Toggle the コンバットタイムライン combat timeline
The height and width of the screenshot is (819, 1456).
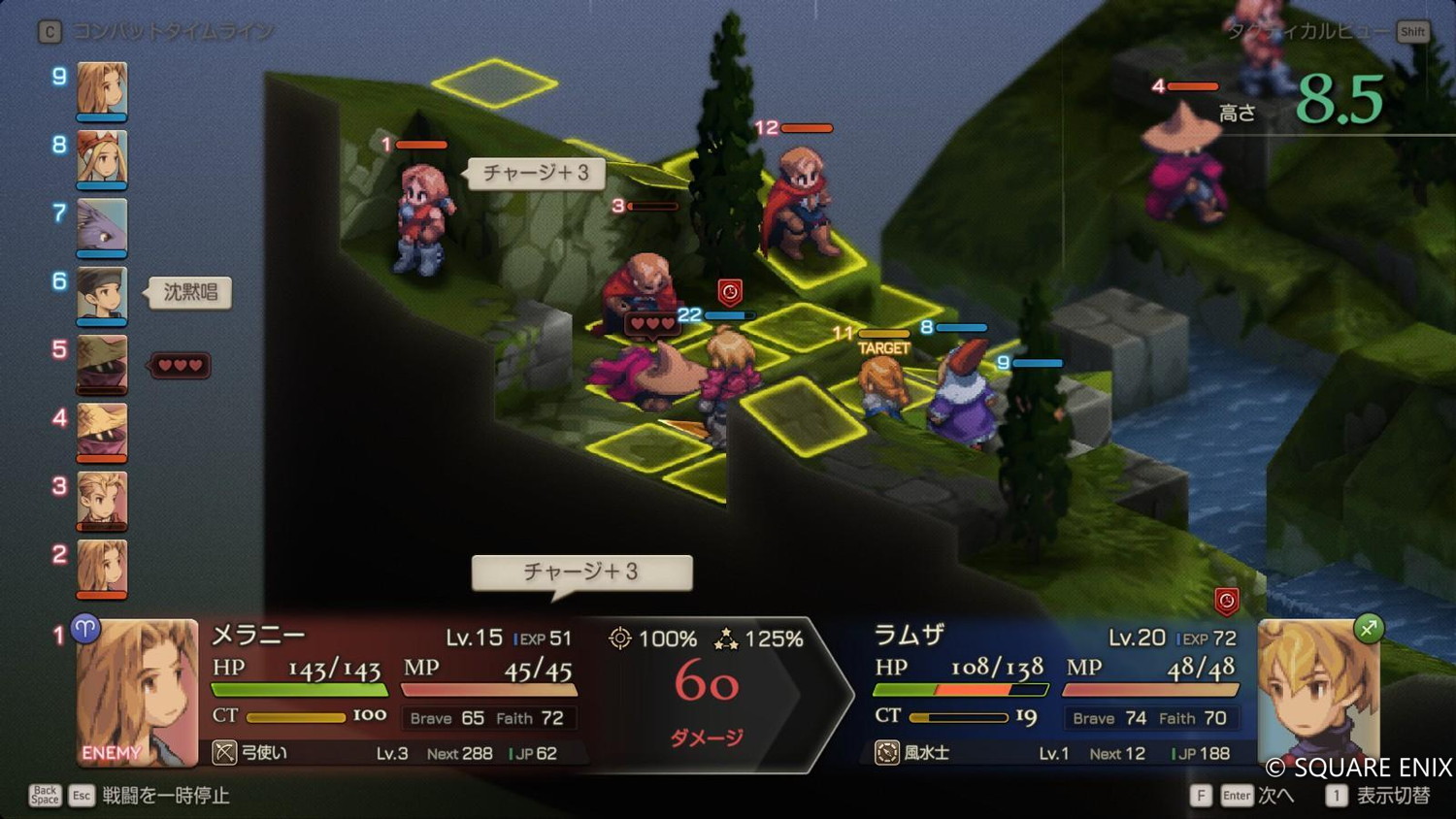point(173,32)
